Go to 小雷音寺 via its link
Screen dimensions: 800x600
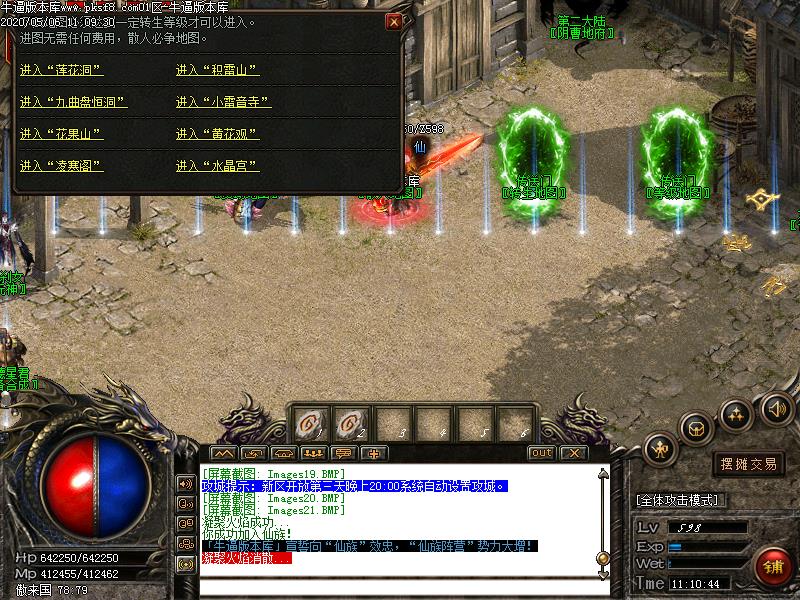pyautogui.click(x=223, y=102)
